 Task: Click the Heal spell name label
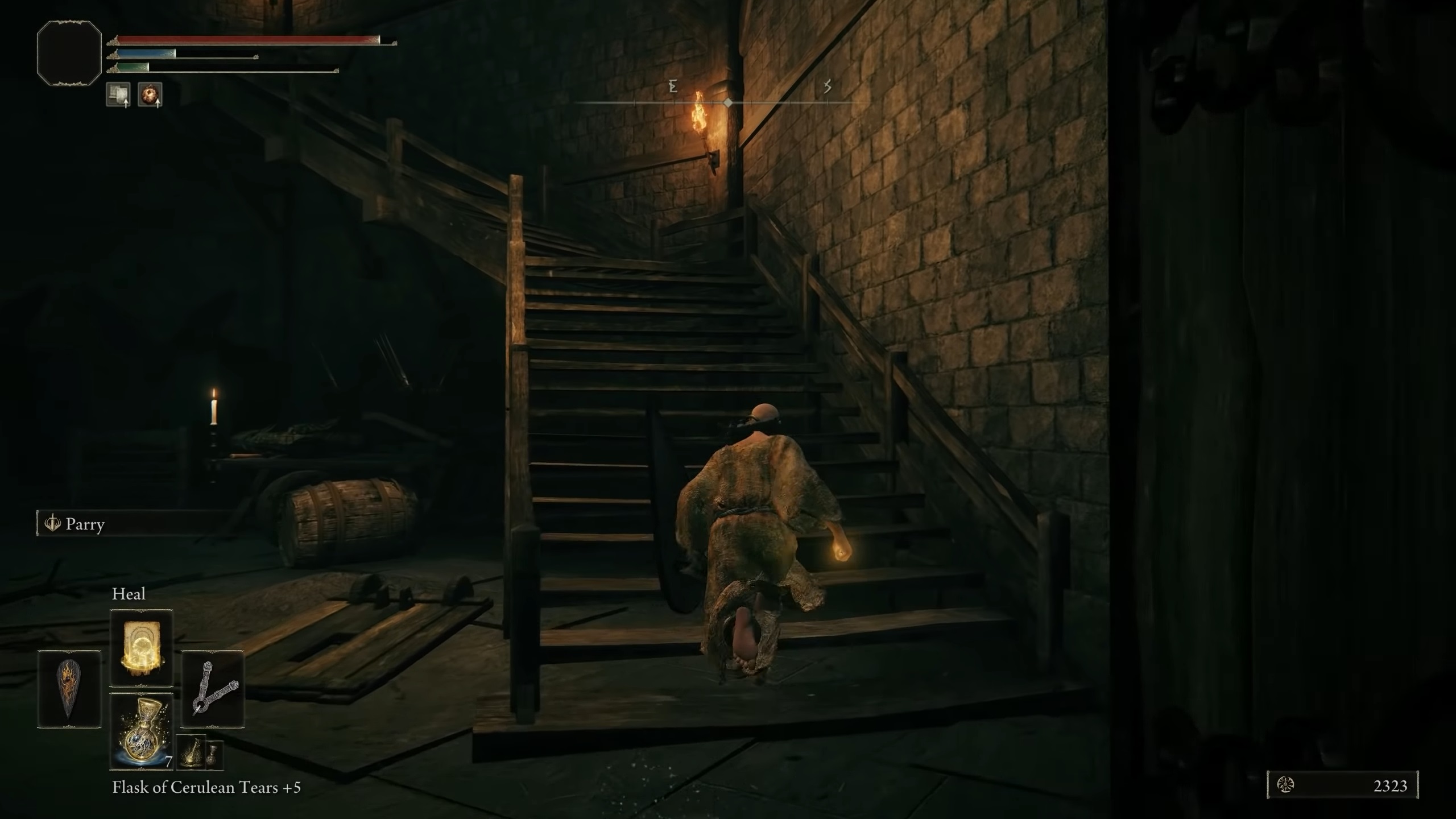click(x=130, y=594)
